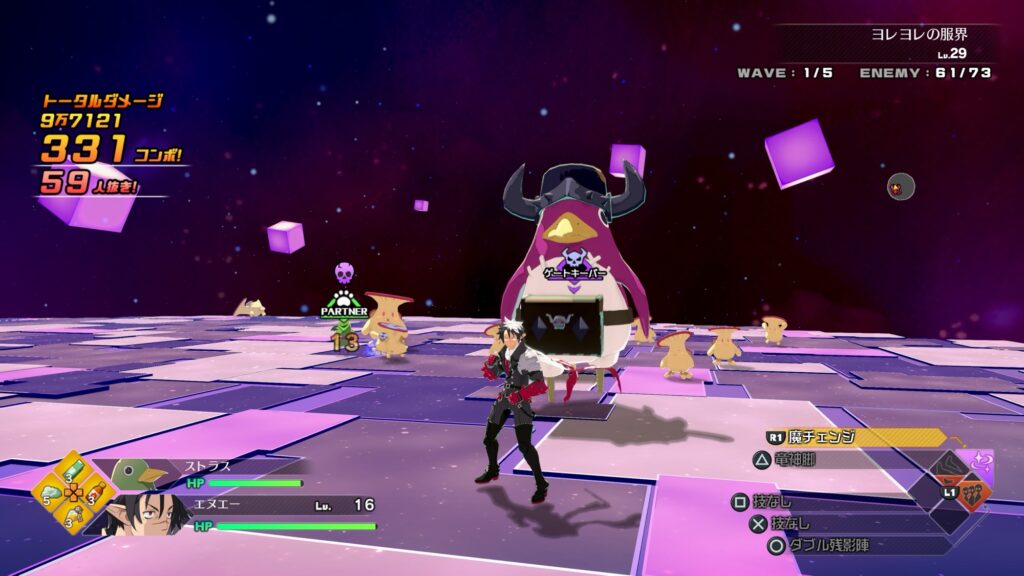
Task: Use the bottom pouch item slot
Action: tap(75, 514)
